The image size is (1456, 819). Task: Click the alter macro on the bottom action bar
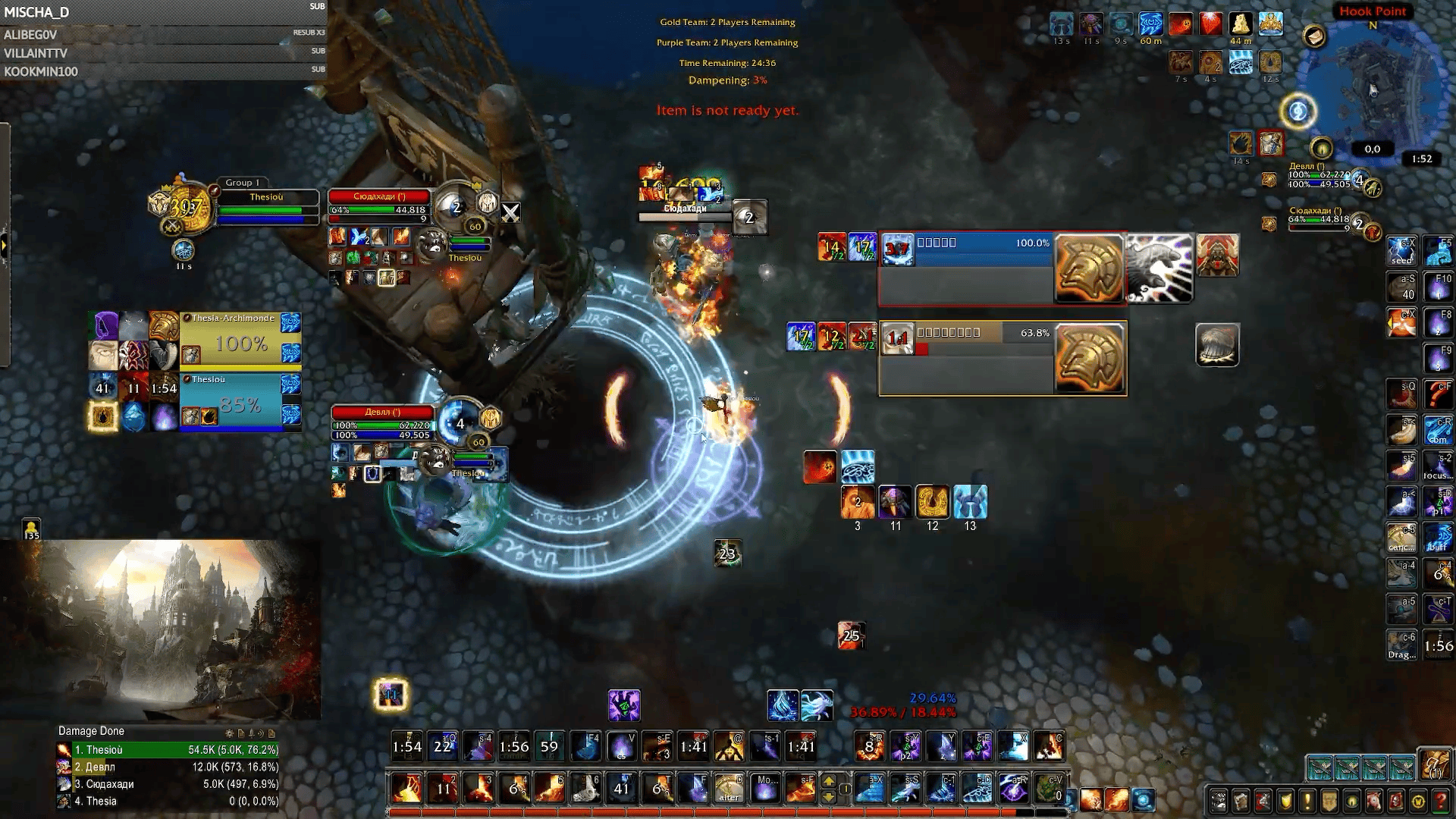click(730, 789)
